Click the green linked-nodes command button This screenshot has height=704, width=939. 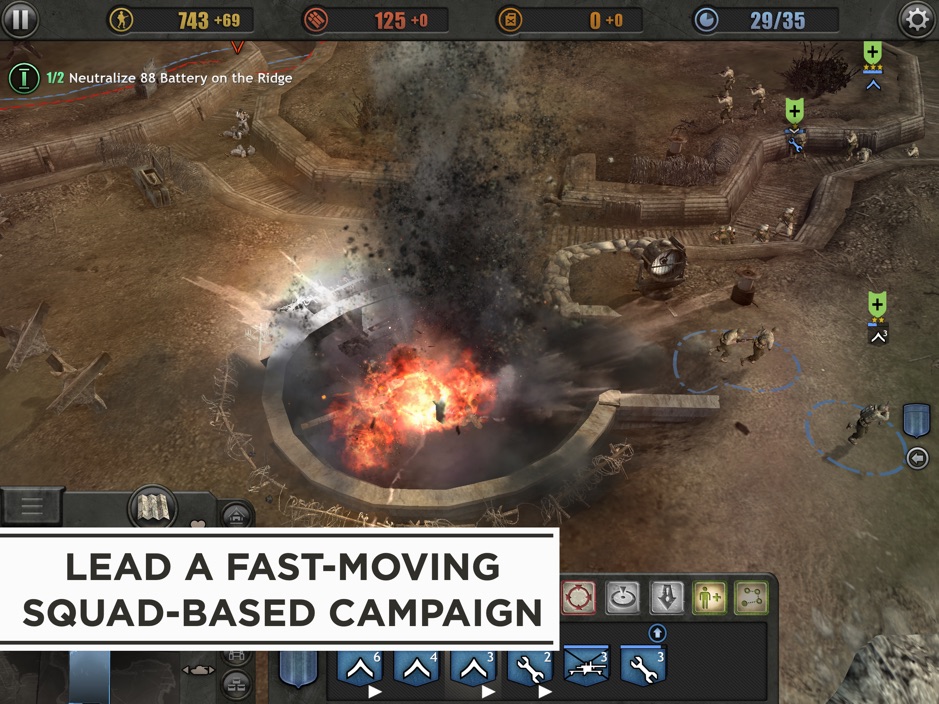(x=751, y=598)
